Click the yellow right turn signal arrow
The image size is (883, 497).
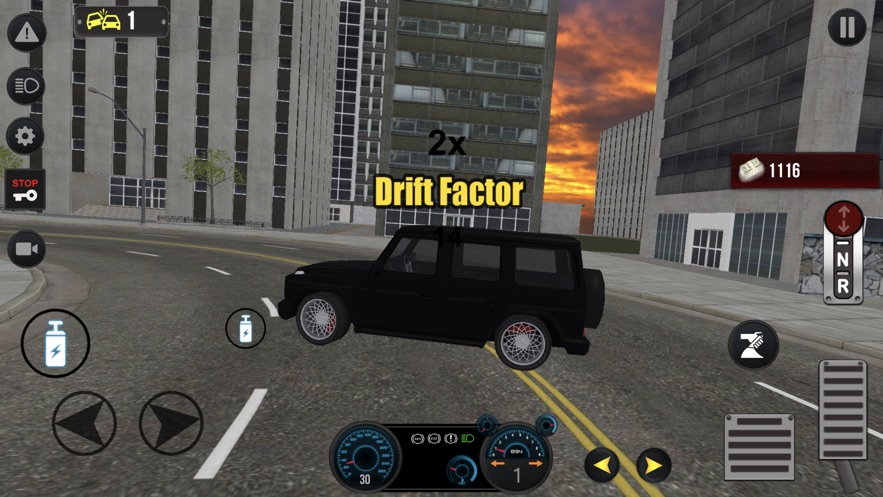click(x=654, y=464)
